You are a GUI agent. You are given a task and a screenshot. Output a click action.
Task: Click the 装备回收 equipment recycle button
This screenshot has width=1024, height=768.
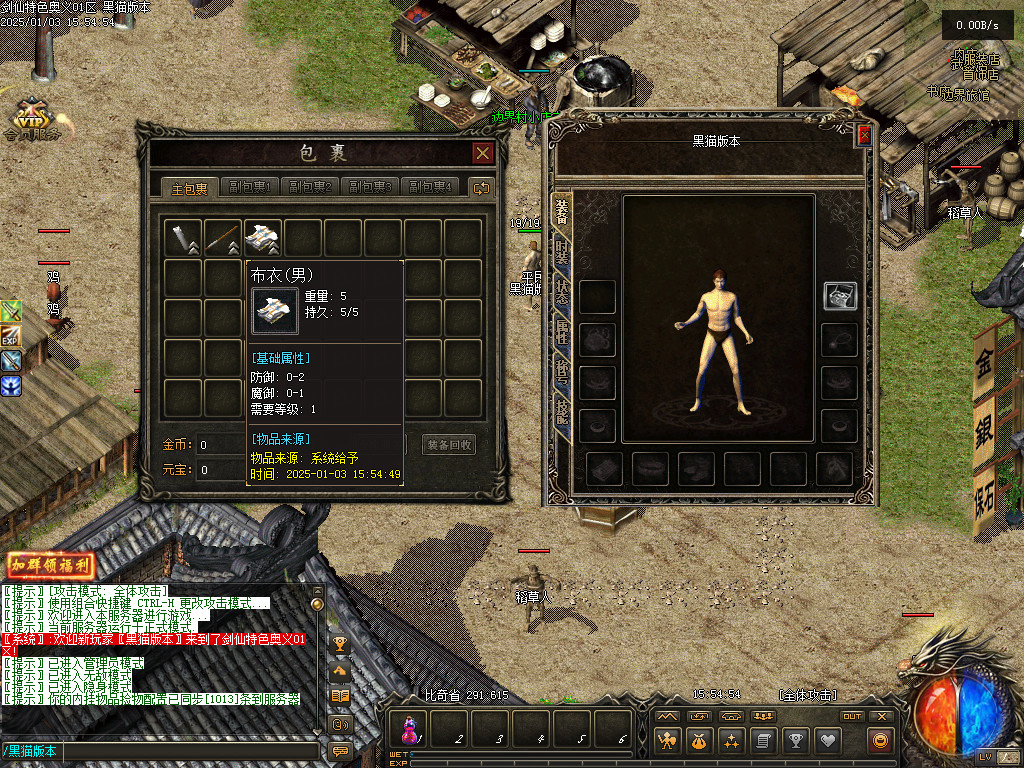point(449,445)
